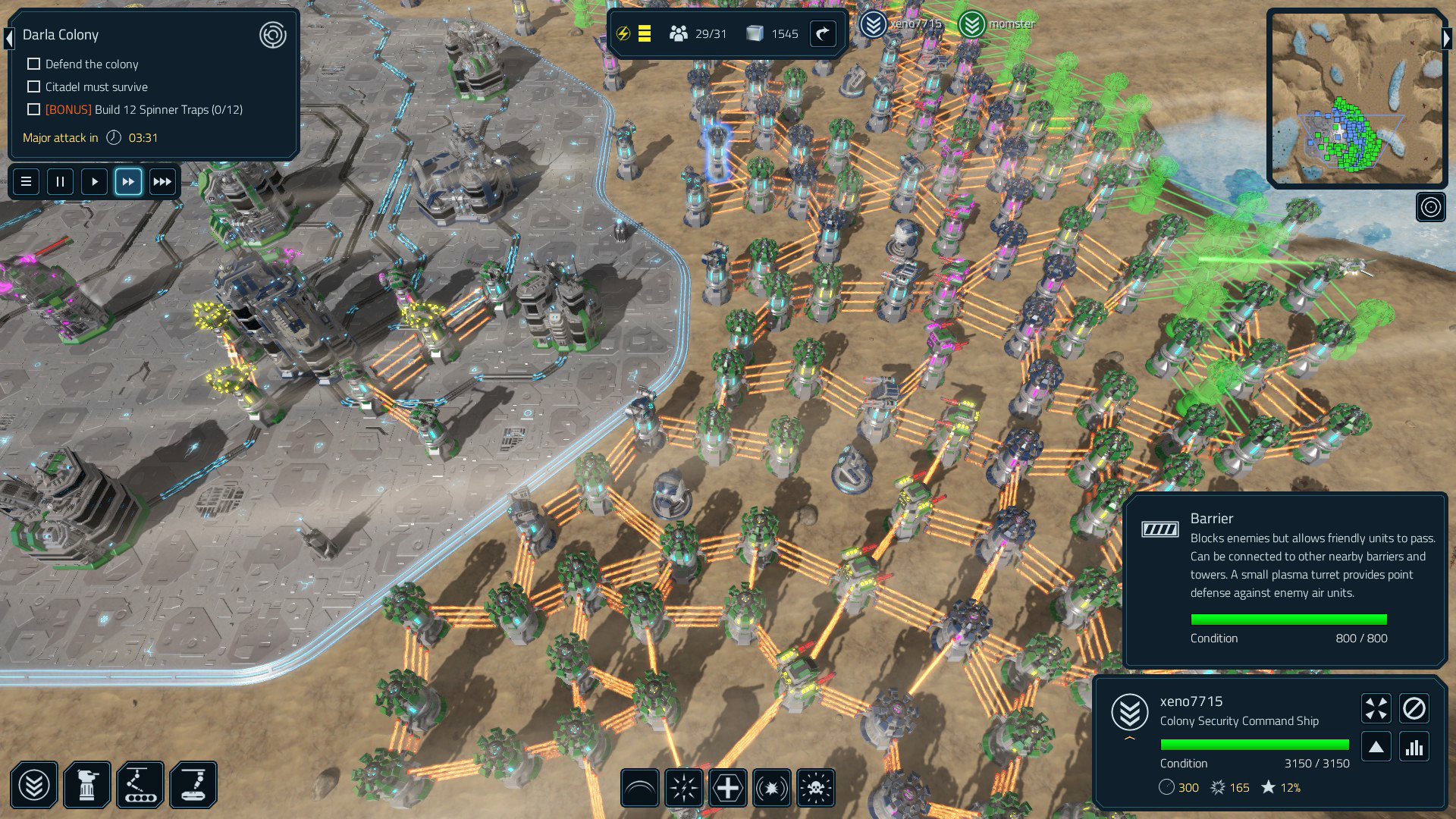Image resolution: width=1456 pixels, height=819 pixels.
Task: Select the hexagon repair ability icon
Action: (727, 788)
